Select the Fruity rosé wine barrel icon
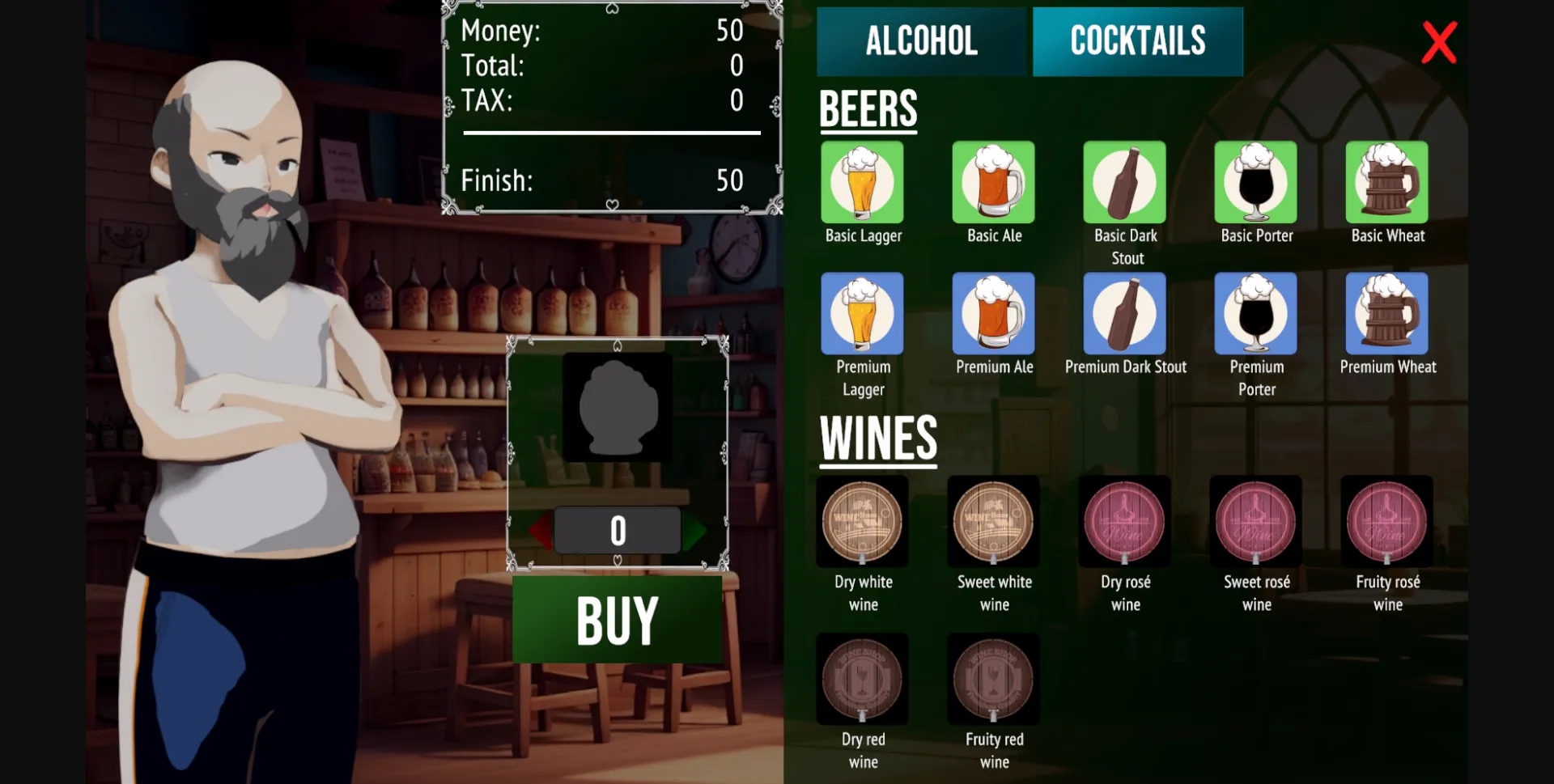The width and height of the screenshot is (1554, 784). click(x=1386, y=523)
